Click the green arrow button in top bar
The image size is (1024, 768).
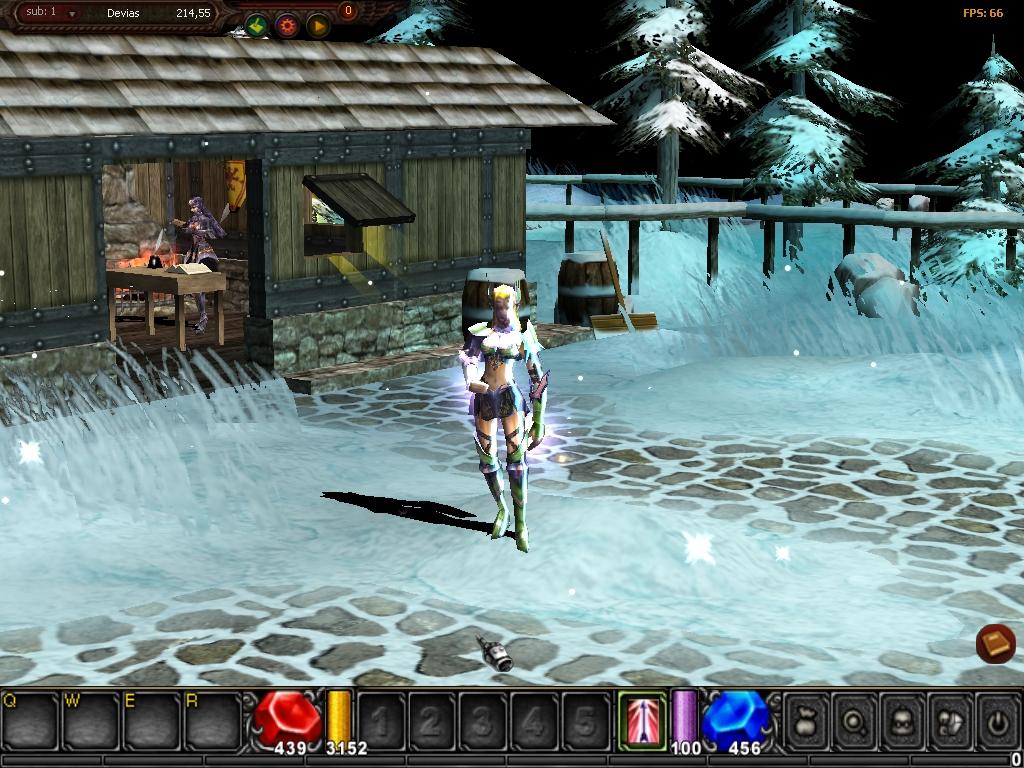(x=256, y=26)
